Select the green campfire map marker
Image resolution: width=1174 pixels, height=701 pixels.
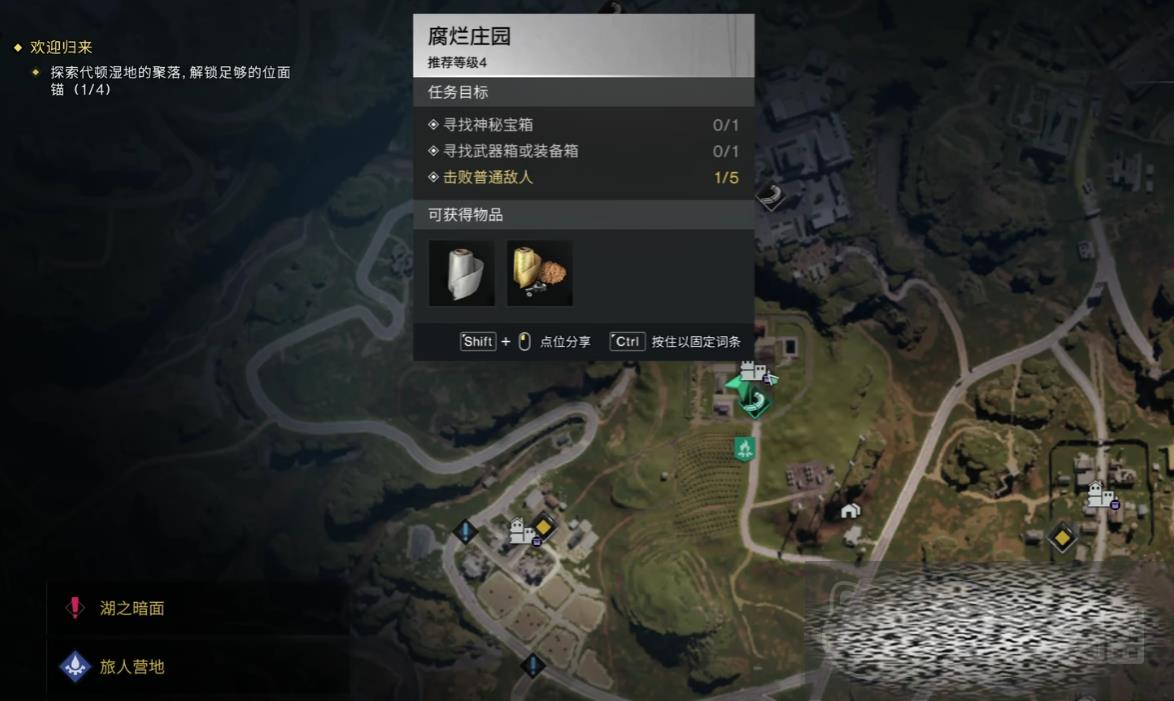(x=744, y=448)
